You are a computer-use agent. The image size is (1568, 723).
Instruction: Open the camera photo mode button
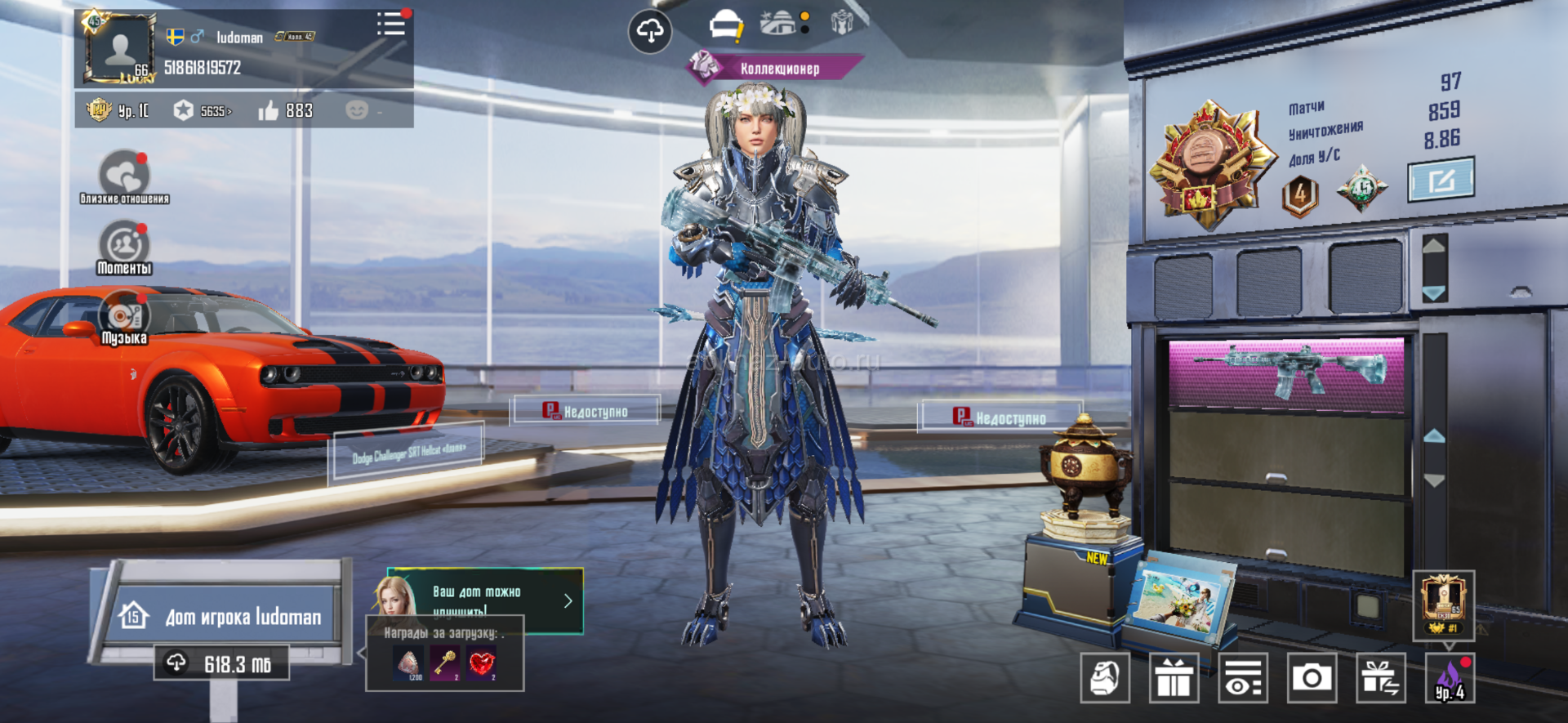coord(1312,678)
